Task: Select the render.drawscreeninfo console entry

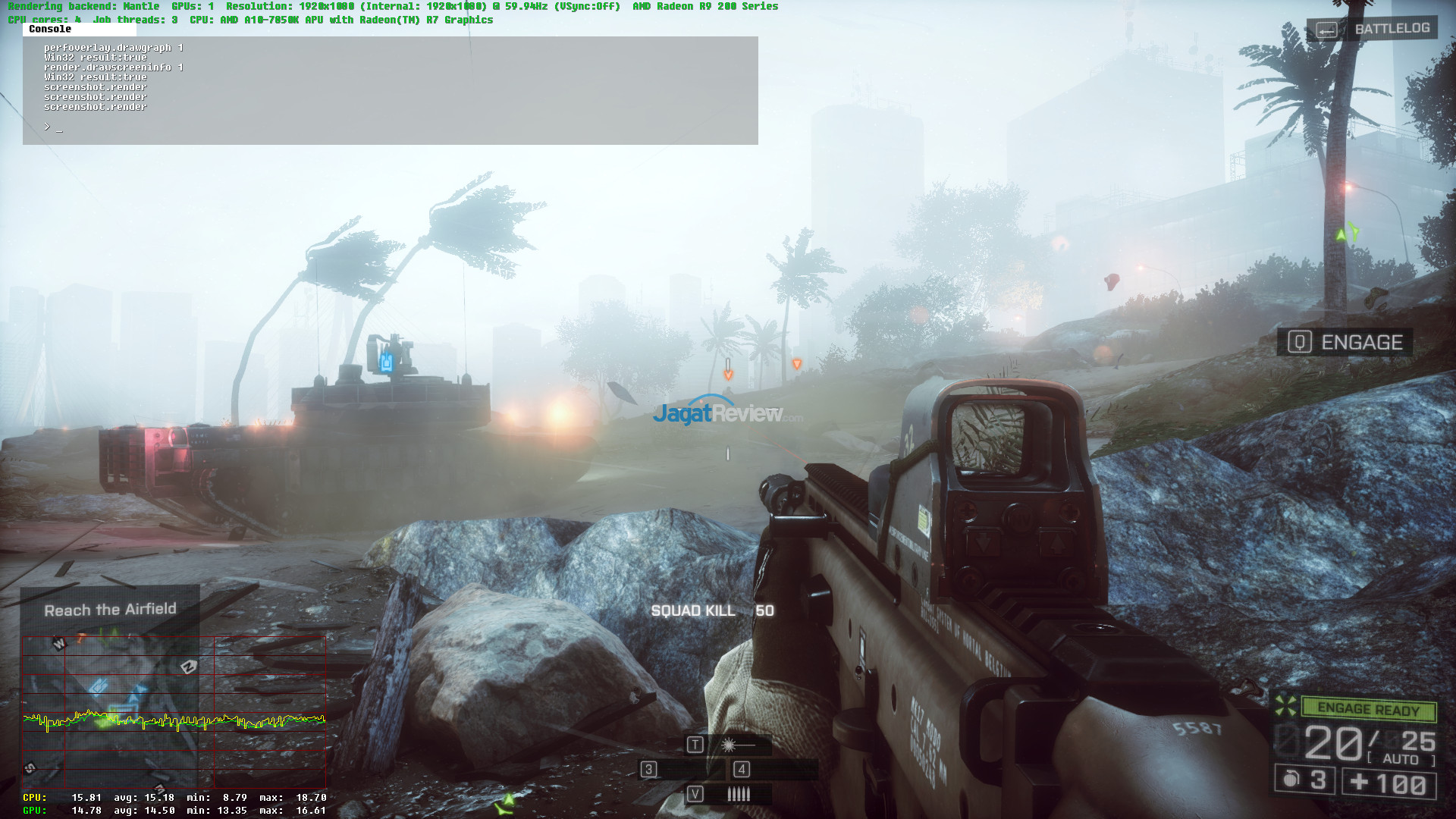Action: click(114, 67)
